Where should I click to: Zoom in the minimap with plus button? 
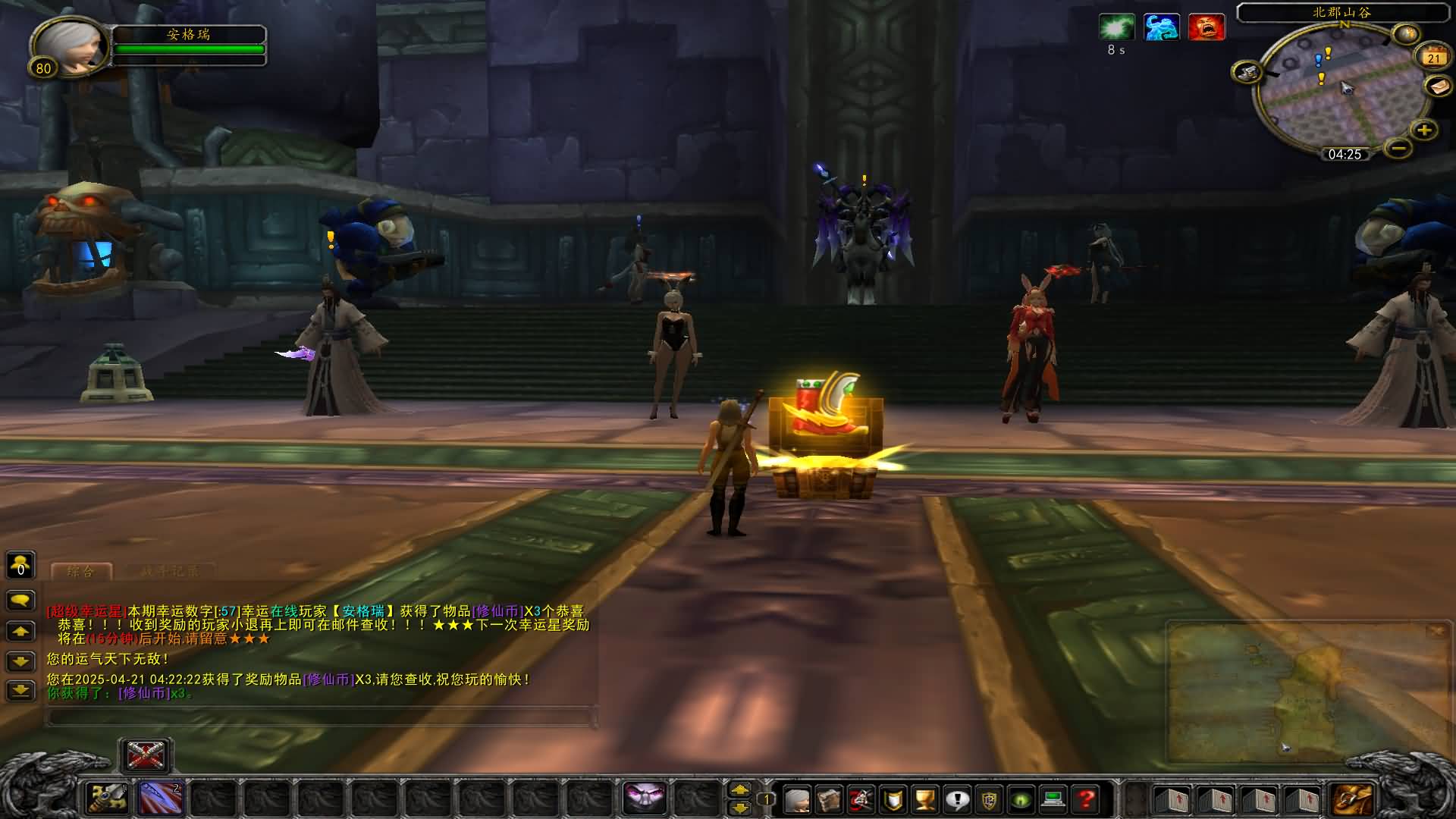[1423, 130]
